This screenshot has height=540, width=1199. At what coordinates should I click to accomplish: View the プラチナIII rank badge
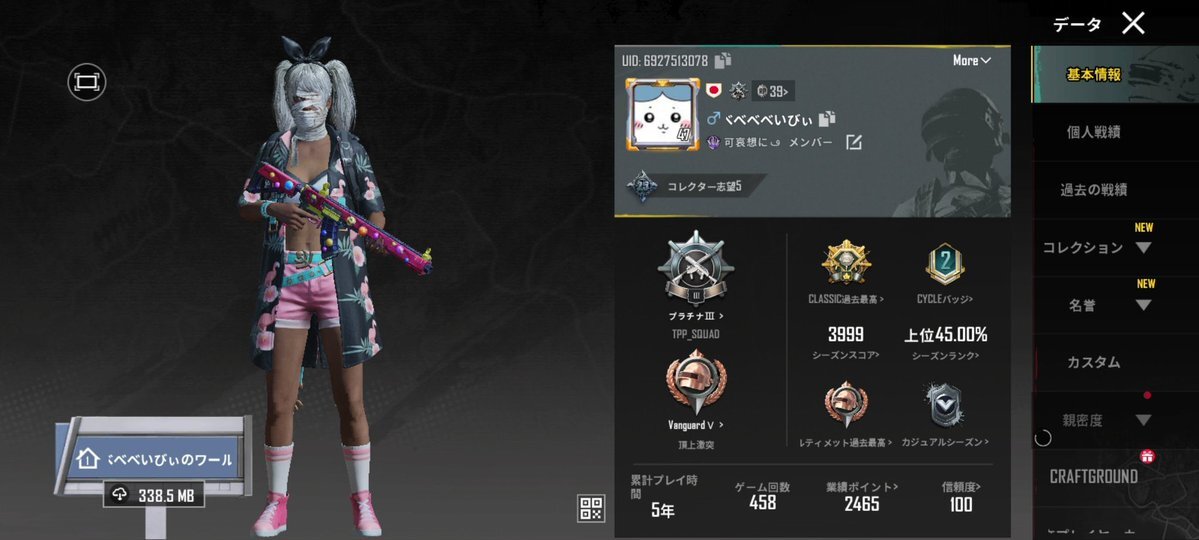coord(695,272)
